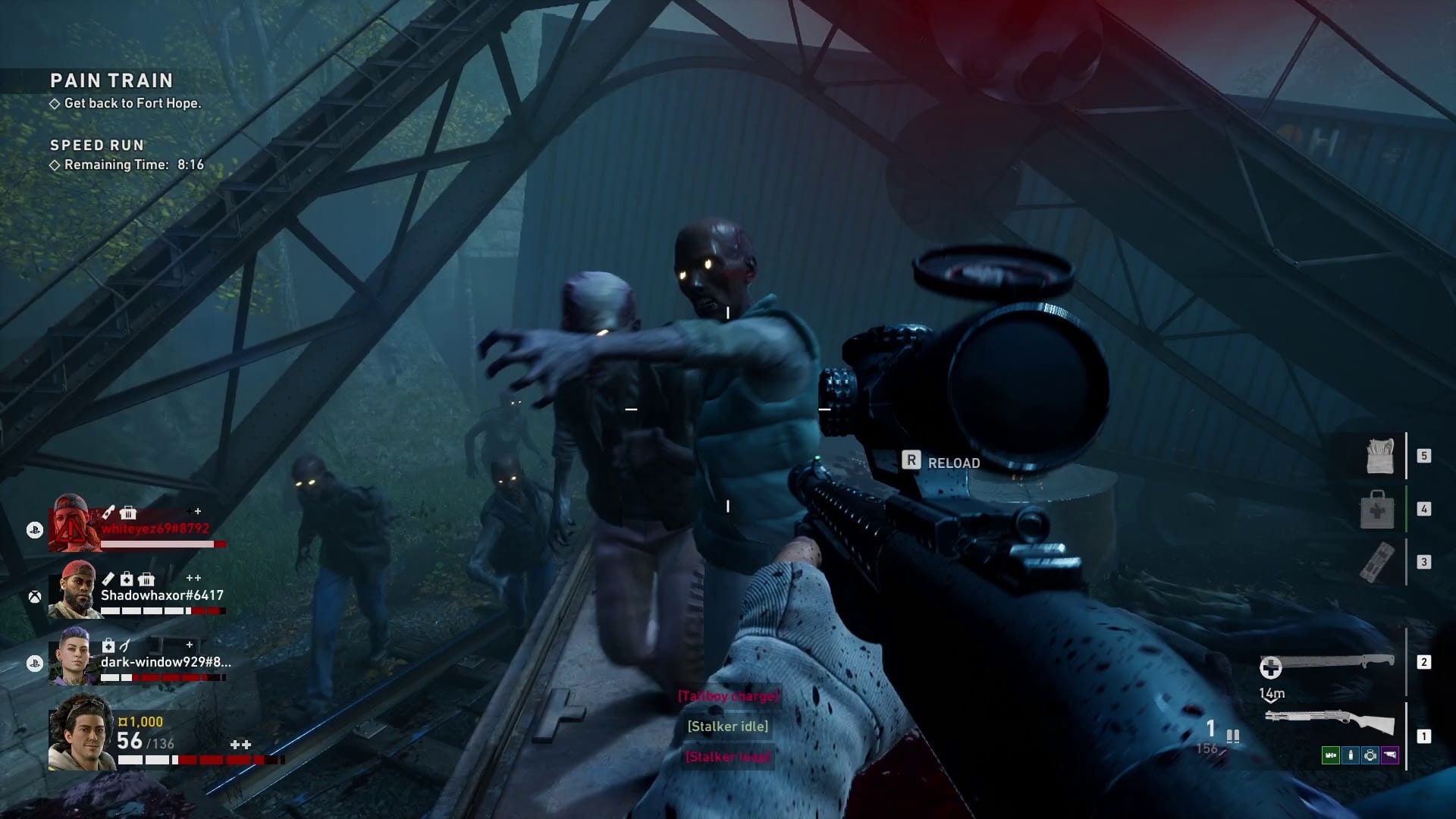The image size is (1456, 819).
Task: Click the Speed Run challenge tracker
Action: click(x=97, y=145)
